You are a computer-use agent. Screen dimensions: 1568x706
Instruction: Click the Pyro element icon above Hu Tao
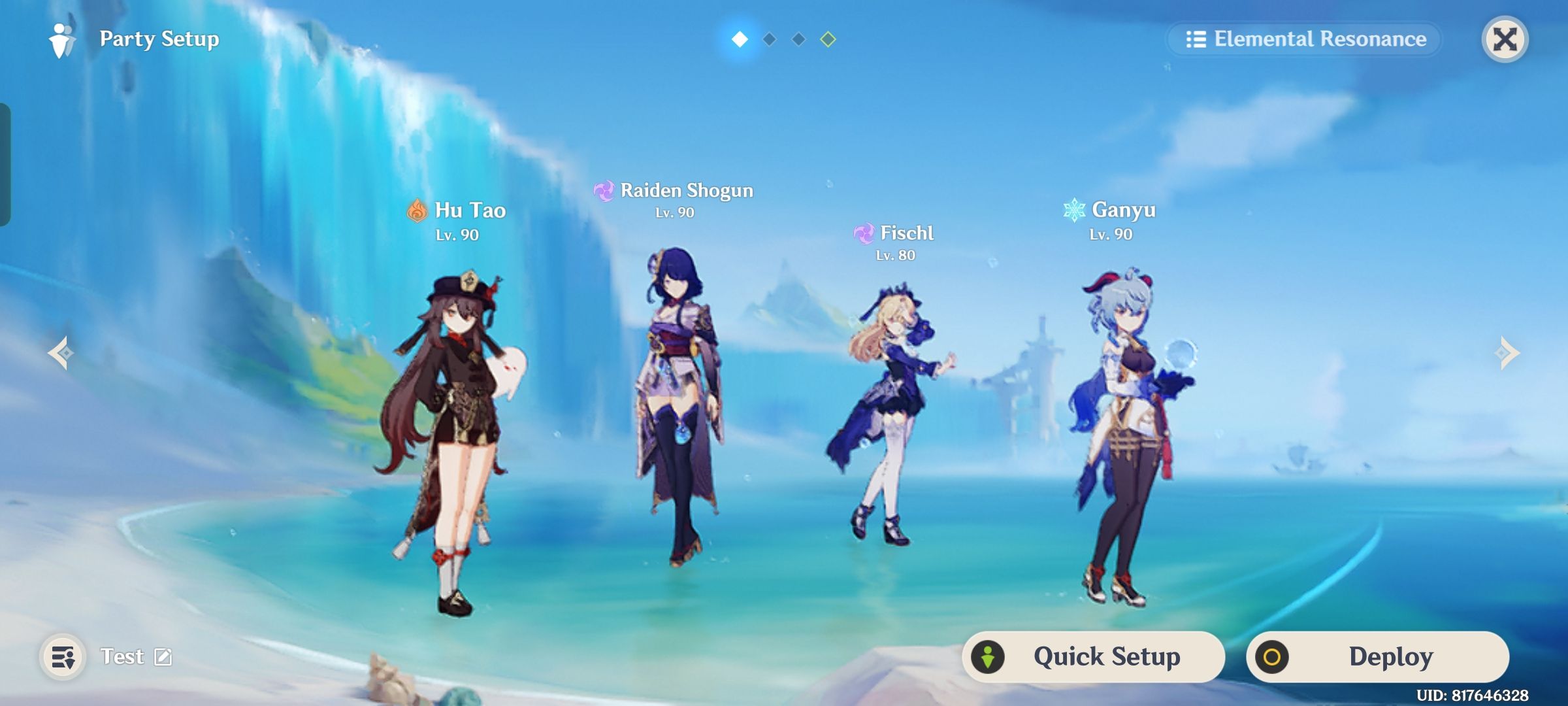416,210
